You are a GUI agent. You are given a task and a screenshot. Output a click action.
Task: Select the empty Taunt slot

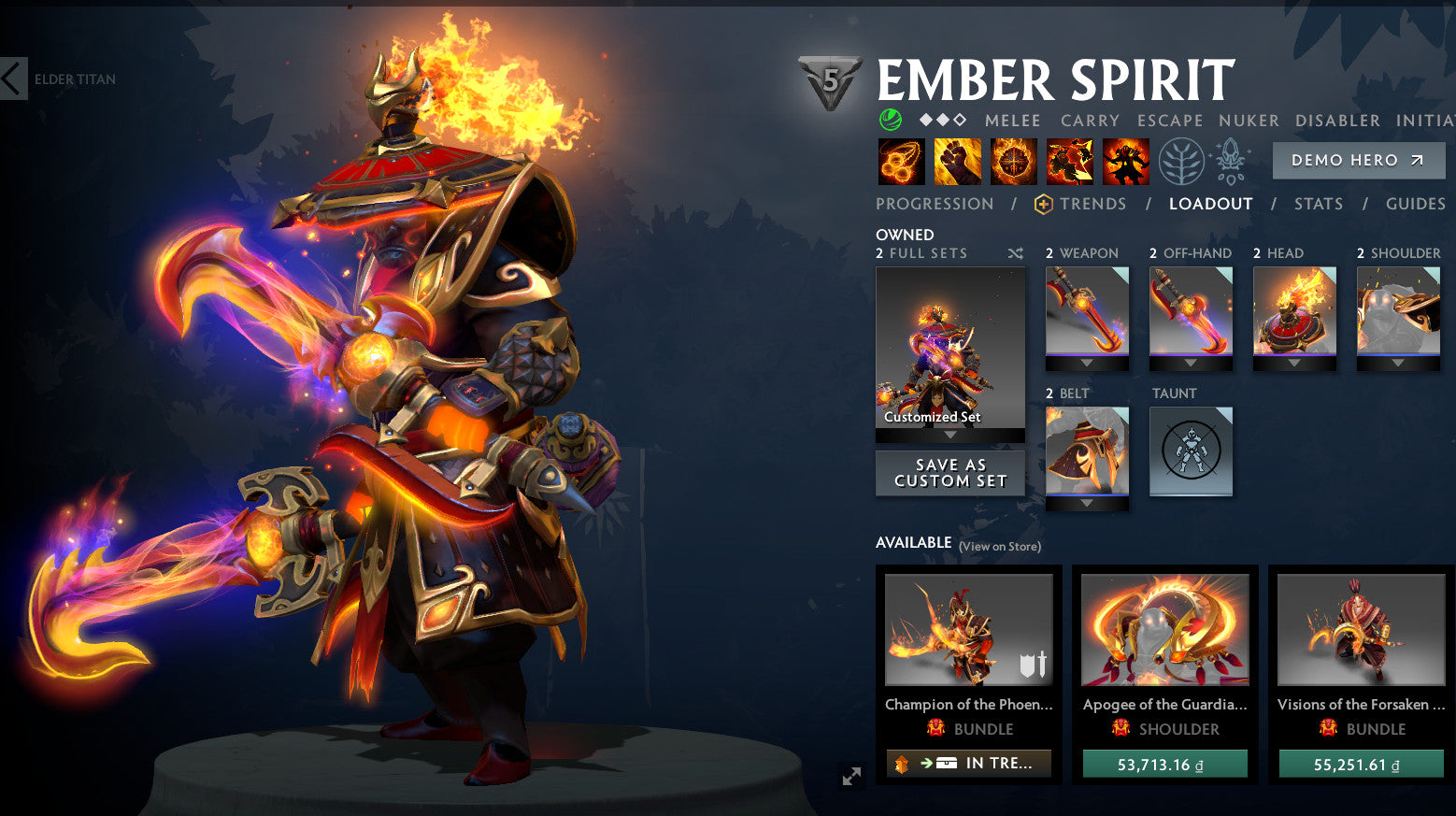coord(1191,451)
